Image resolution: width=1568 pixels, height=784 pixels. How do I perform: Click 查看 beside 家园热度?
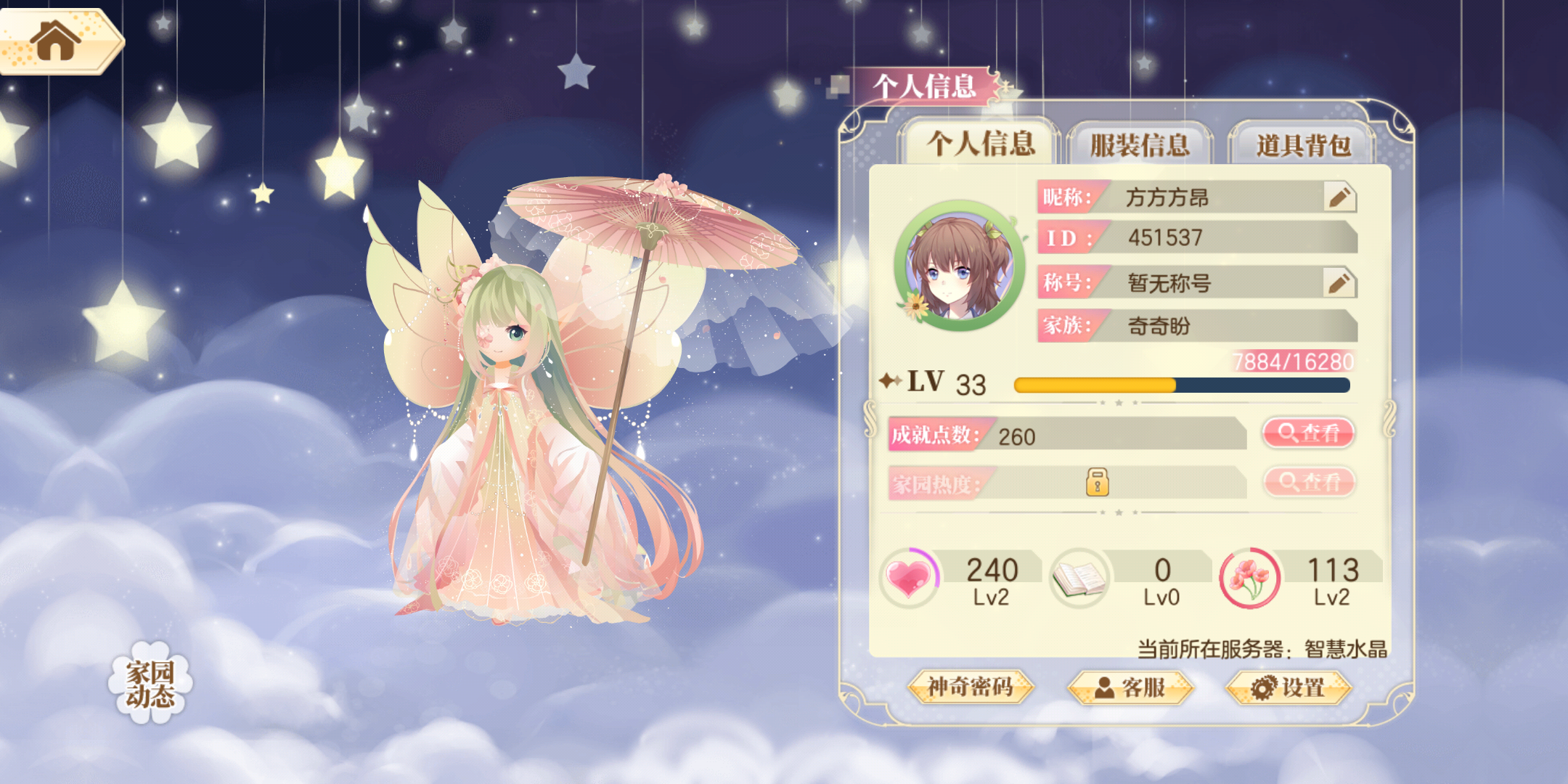coord(1307,481)
